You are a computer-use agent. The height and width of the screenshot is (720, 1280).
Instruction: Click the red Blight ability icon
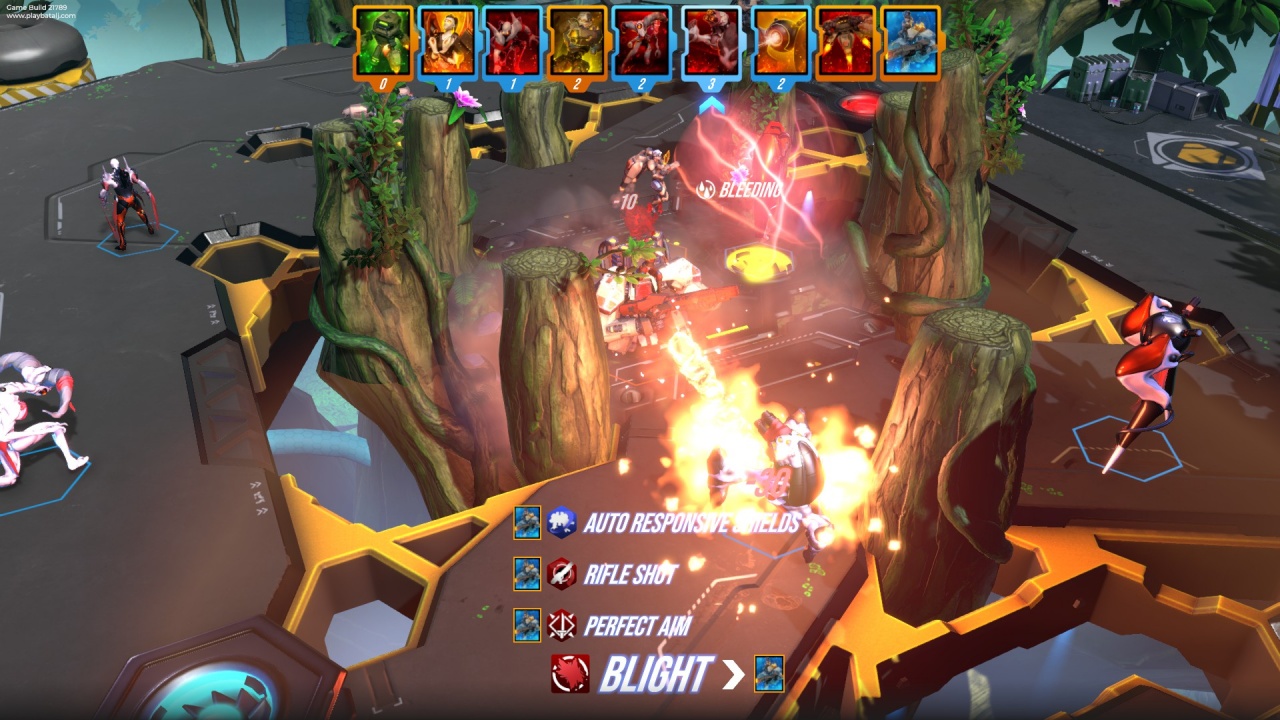click(x=570, y=674)
